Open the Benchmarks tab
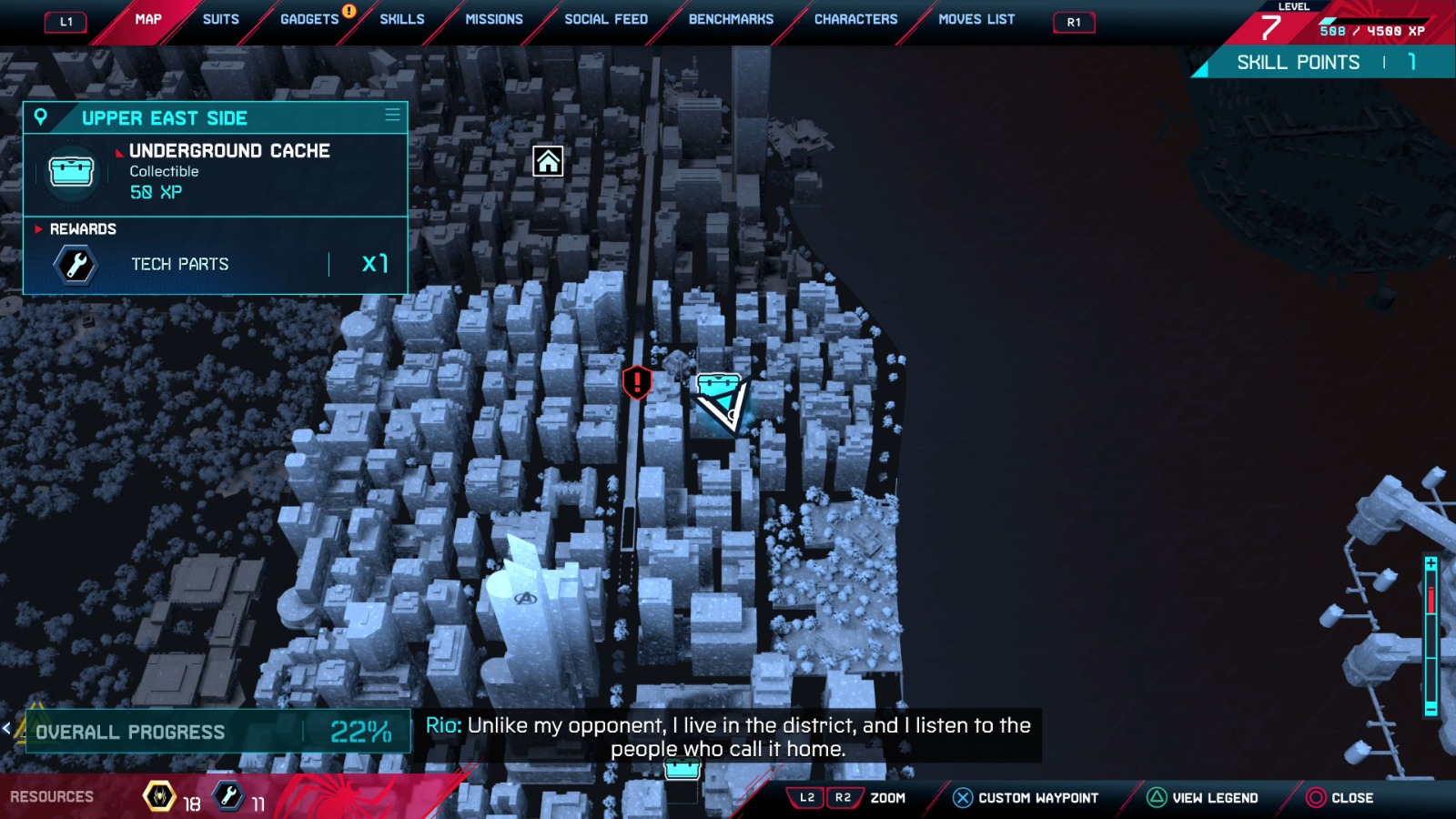Screen dimensions: 1456x819 coord(731,19)
